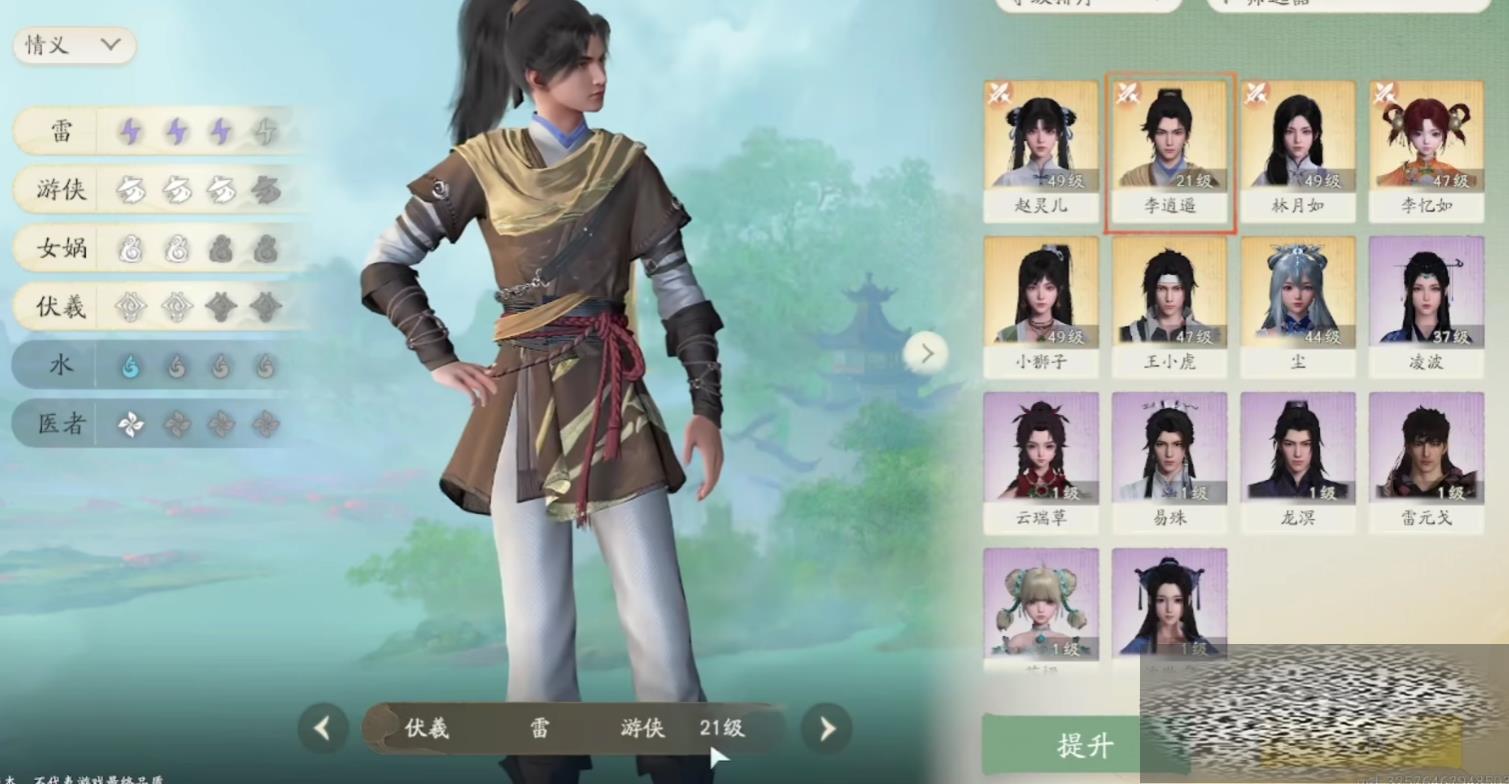Choose character 李忆如
This screenshot has width=1509, height=784.
1426,150
